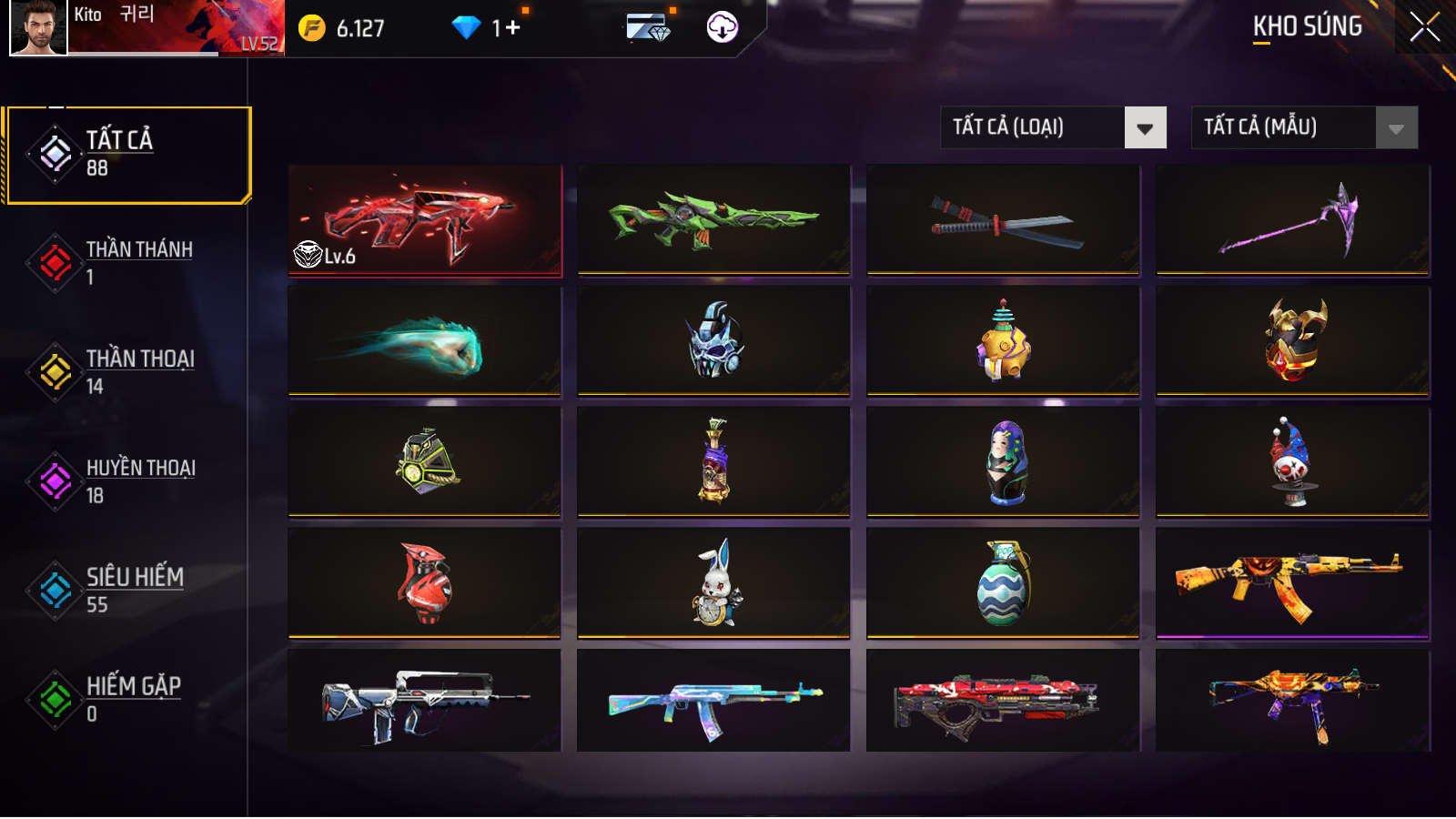Select the teal flaming fist skin
This screenshot has width=1456, height=819.
pyautogui.click(x=425, y=341)
